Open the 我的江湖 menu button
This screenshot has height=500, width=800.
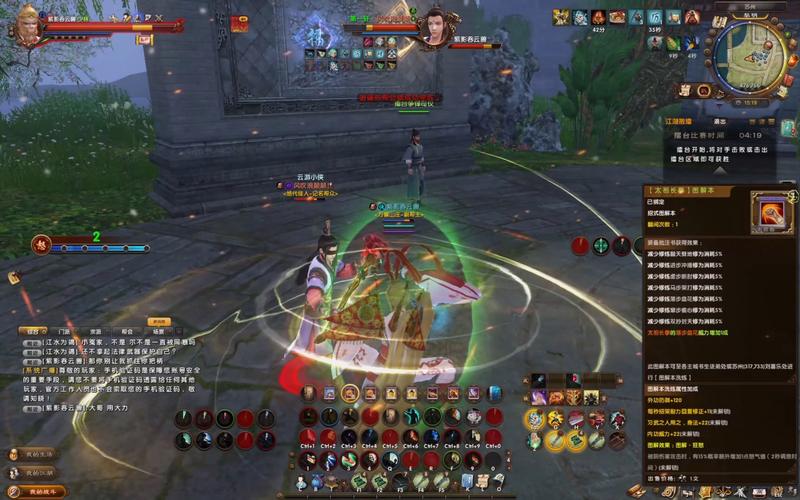tap(32, 472)
